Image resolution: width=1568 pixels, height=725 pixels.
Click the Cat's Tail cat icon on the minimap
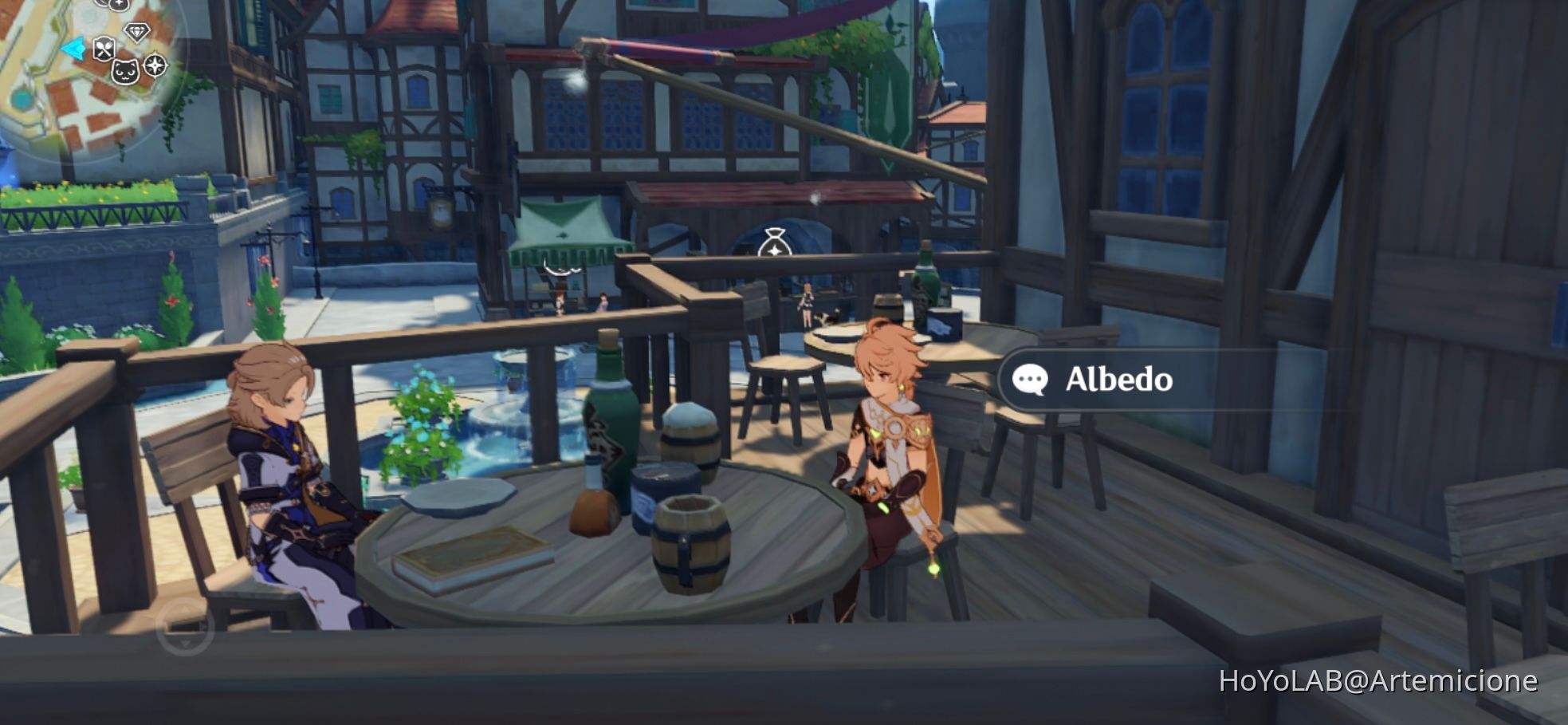pyautogui.click(x=125, y=72)
